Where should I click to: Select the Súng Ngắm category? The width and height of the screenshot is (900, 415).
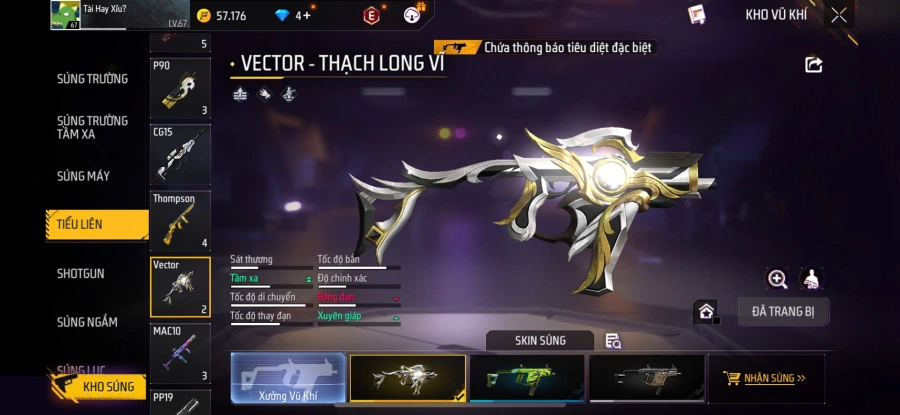pyautogui.click(x=87, y=322)
